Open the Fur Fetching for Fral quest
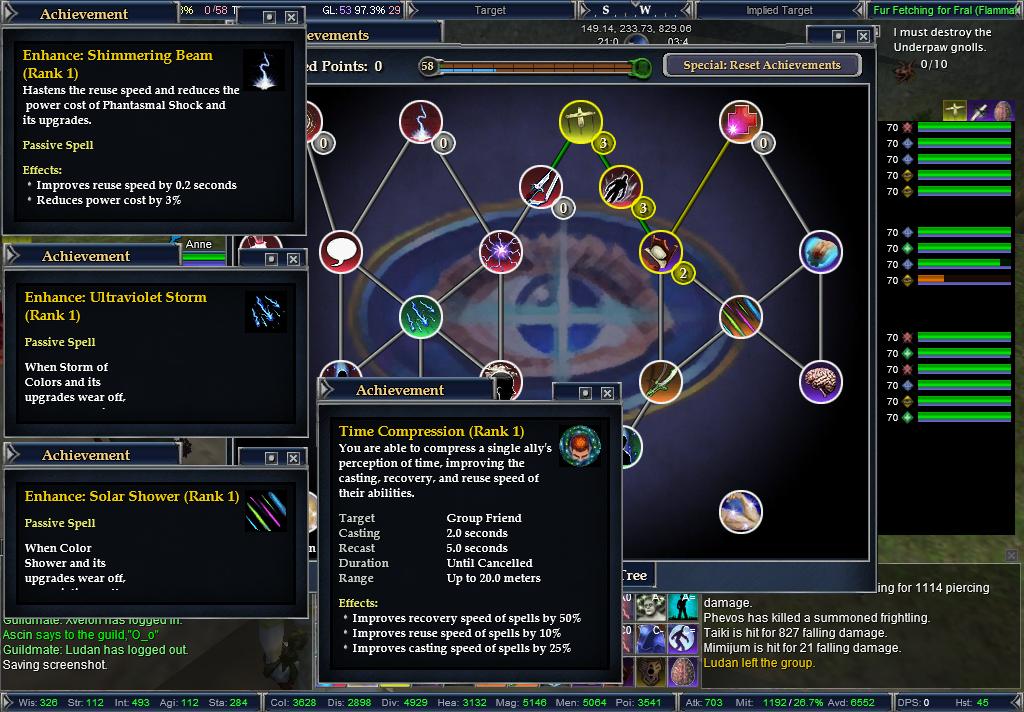 click(946, 10)
